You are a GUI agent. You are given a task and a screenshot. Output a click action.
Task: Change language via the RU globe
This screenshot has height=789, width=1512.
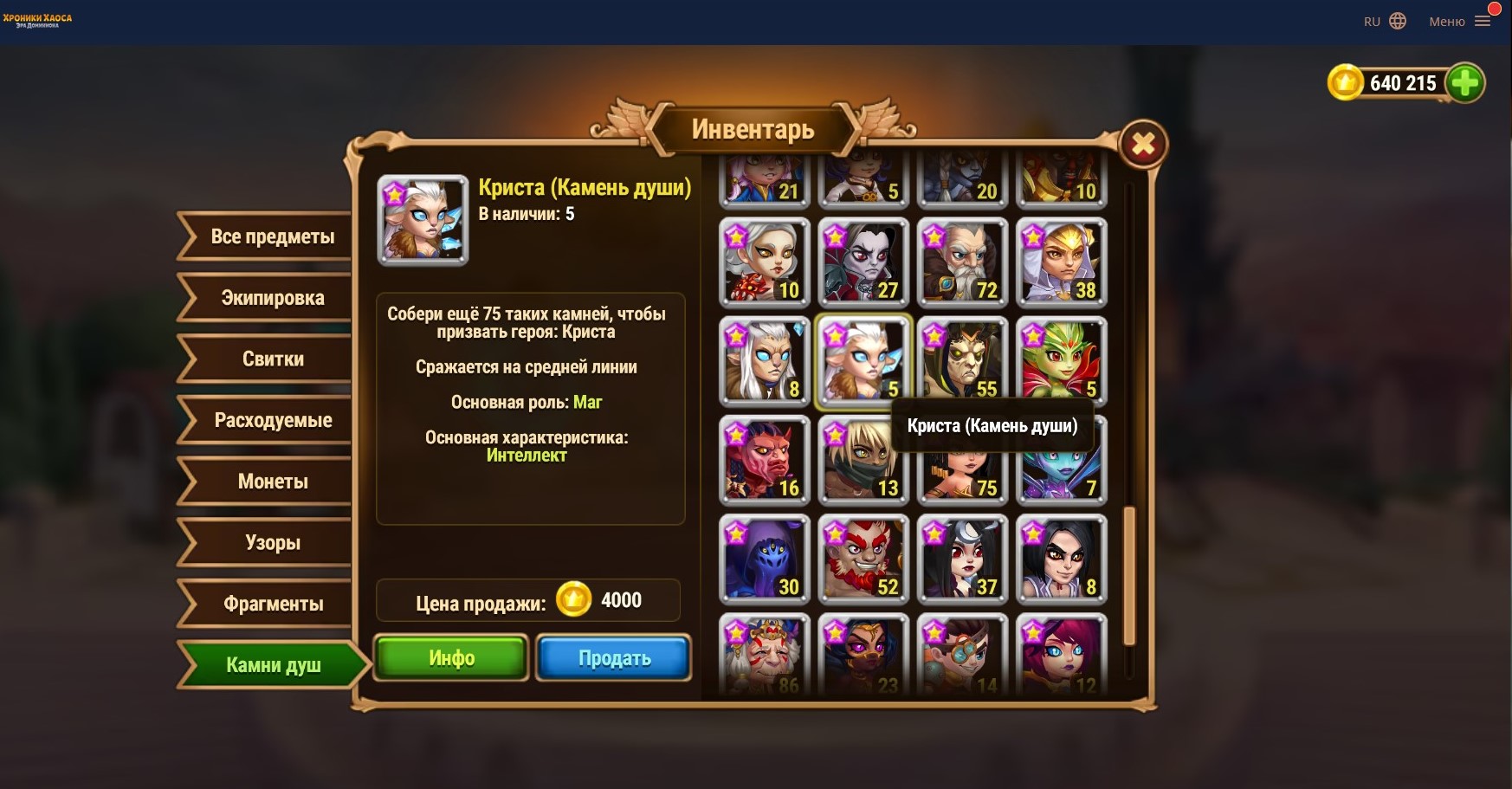click(x=1385, y=22)
